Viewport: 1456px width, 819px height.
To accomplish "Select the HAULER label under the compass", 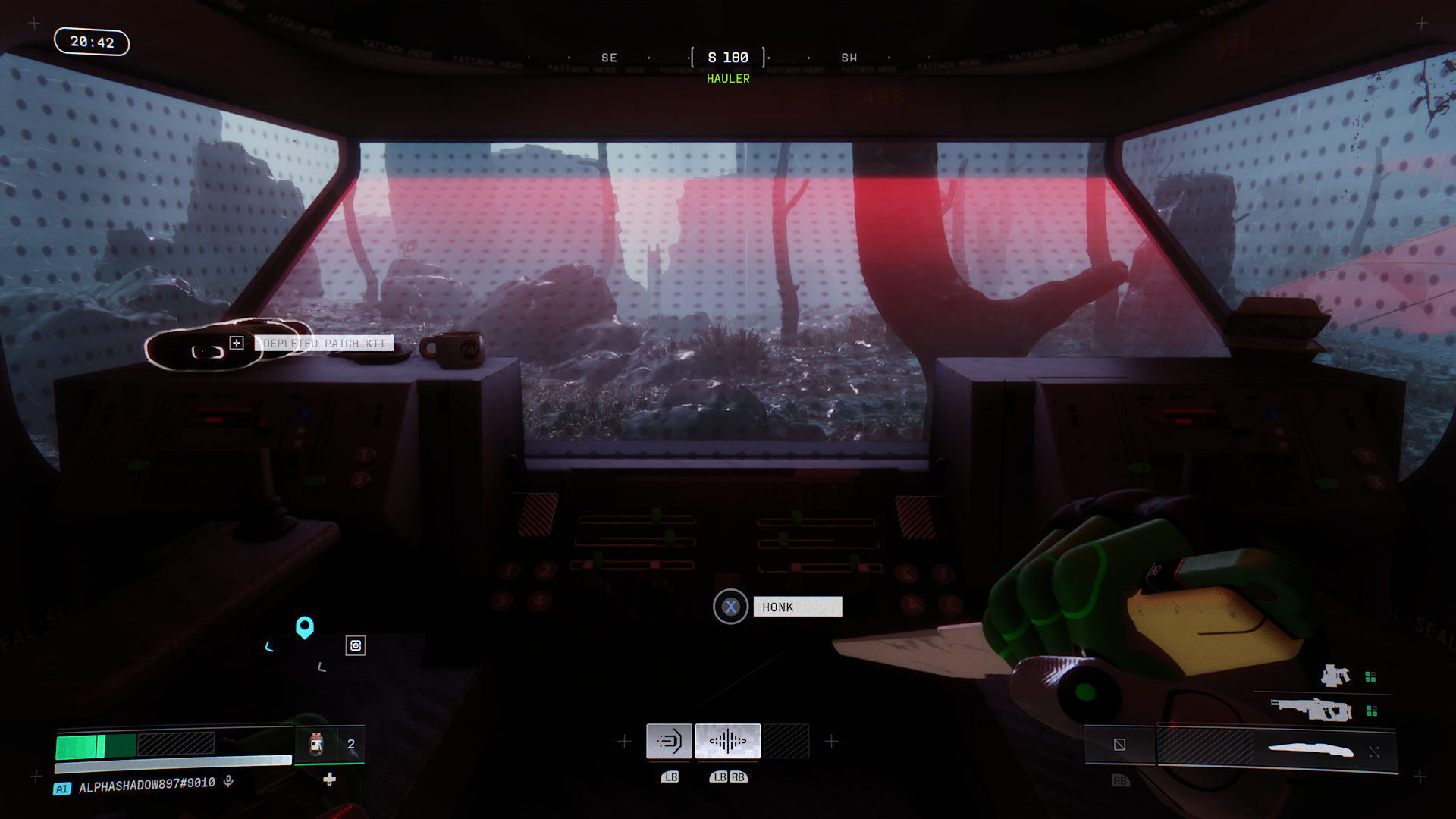I will tap(727, 78).
